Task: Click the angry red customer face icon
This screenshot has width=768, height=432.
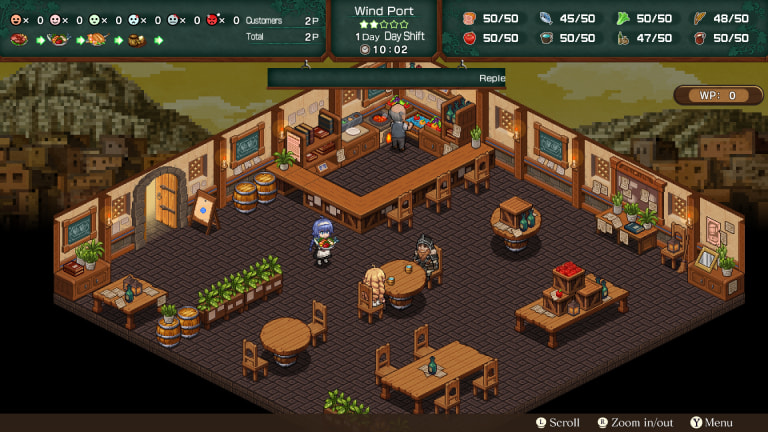Action: tap(212, 19)
